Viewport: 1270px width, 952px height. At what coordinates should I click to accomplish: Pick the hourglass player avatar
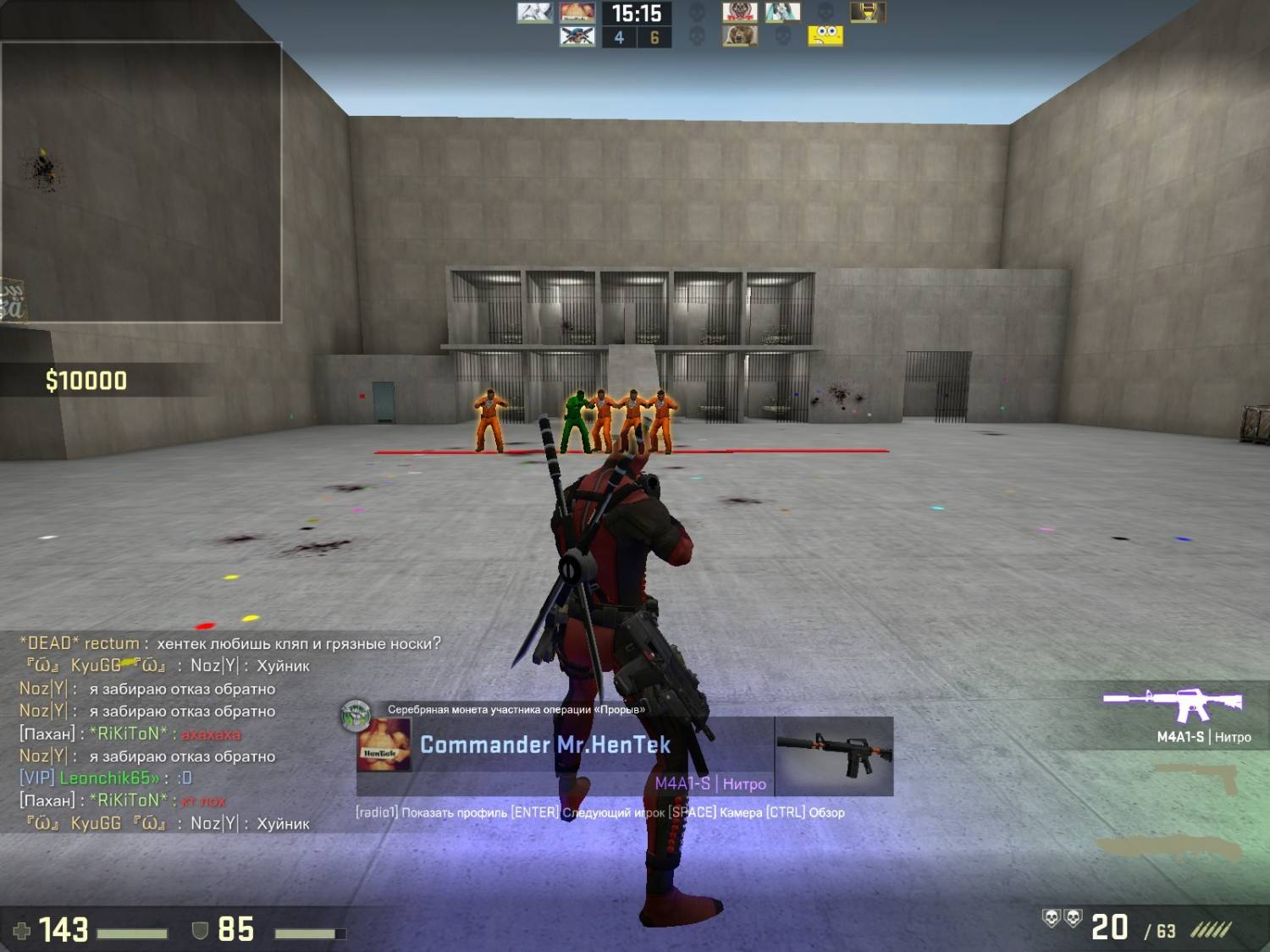[868, 12]
